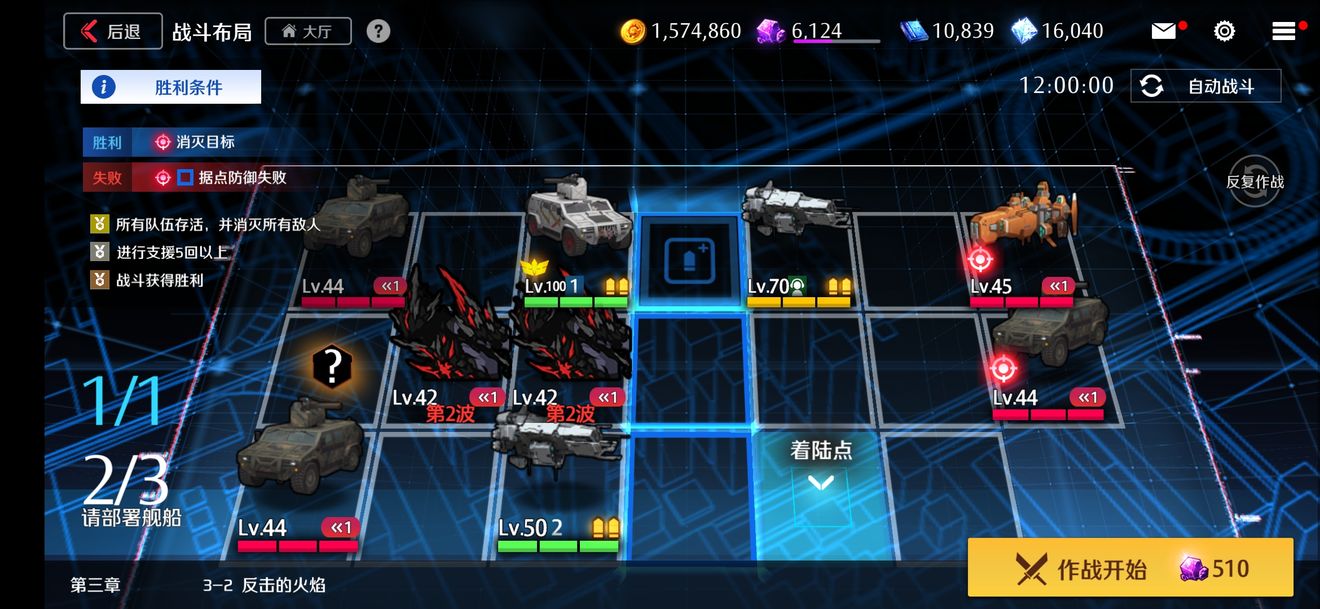Open the gear settings menu

coord(1224,31)
